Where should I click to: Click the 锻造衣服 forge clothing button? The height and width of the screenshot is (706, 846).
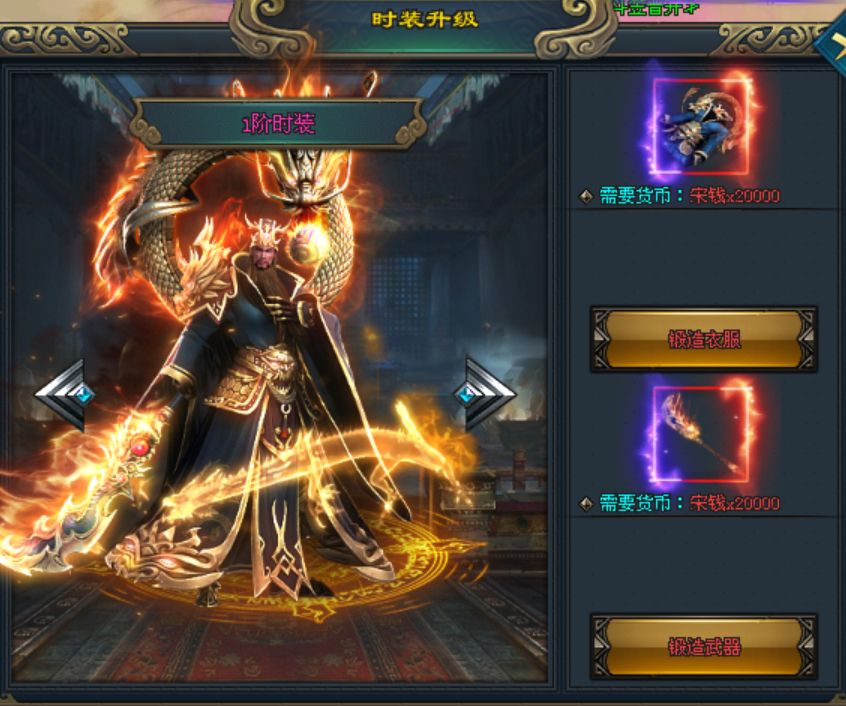(704, 339)
